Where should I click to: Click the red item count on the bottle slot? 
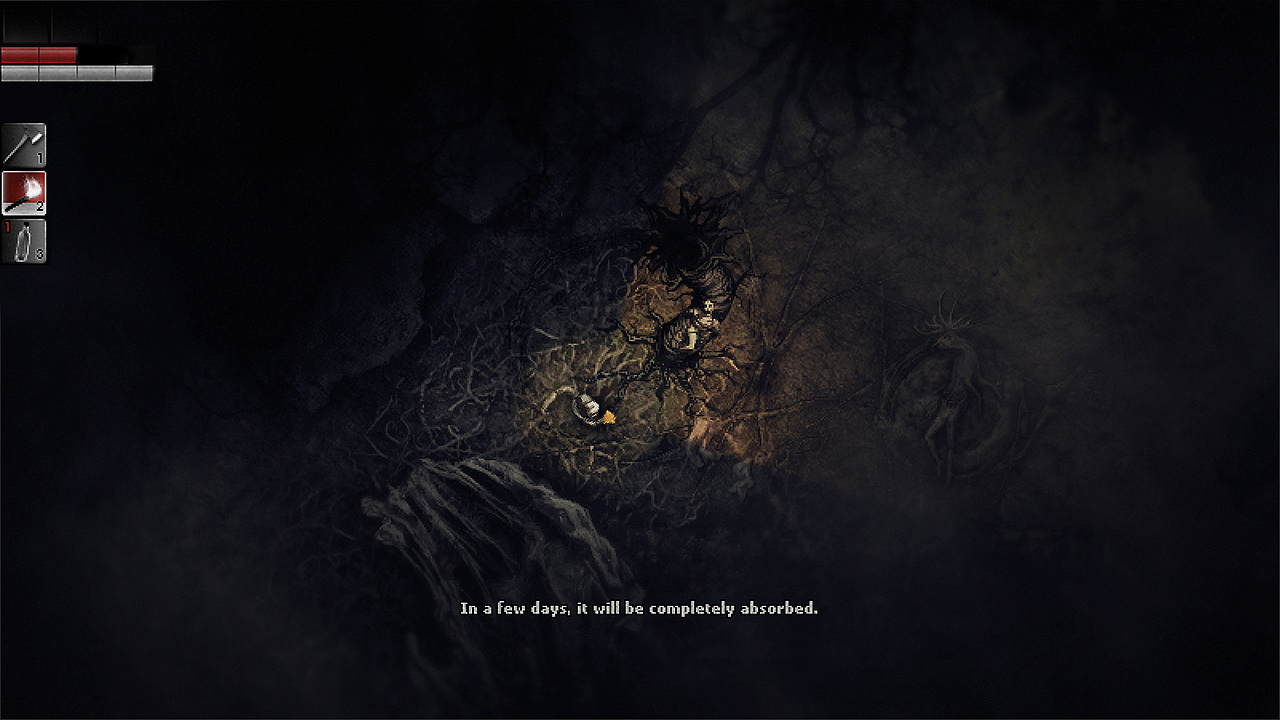(x=7, y=227)
